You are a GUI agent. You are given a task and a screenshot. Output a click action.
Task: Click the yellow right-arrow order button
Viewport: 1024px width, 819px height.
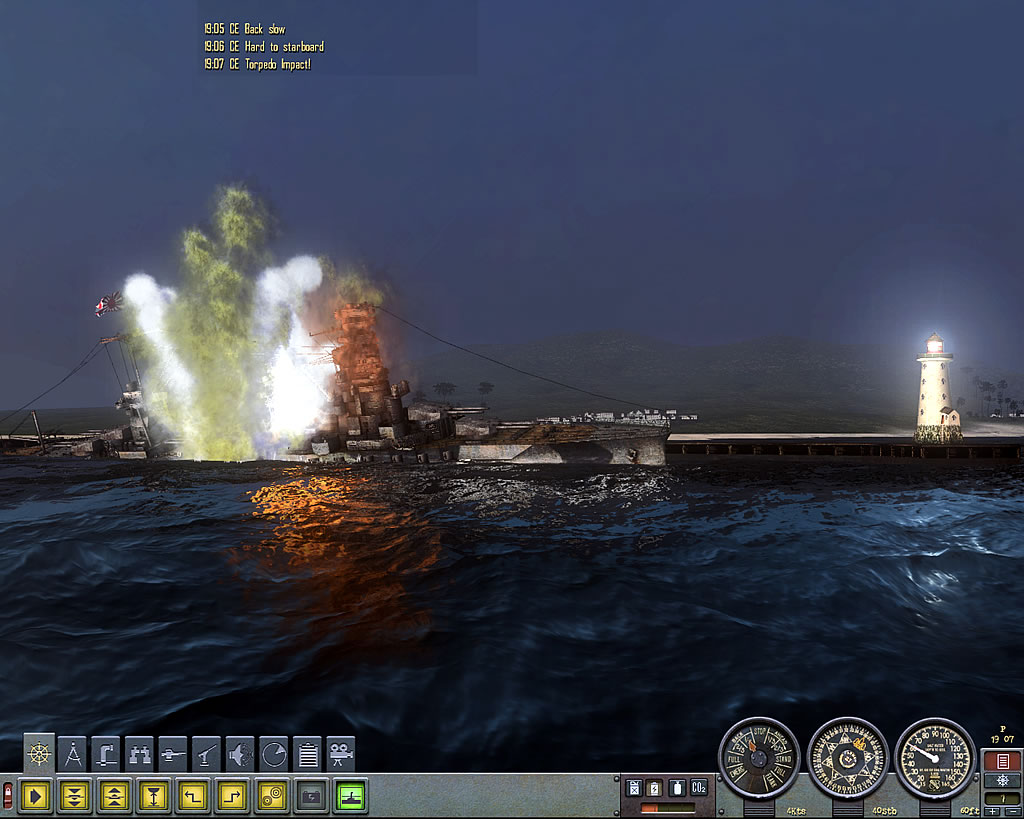coord(36,796)
